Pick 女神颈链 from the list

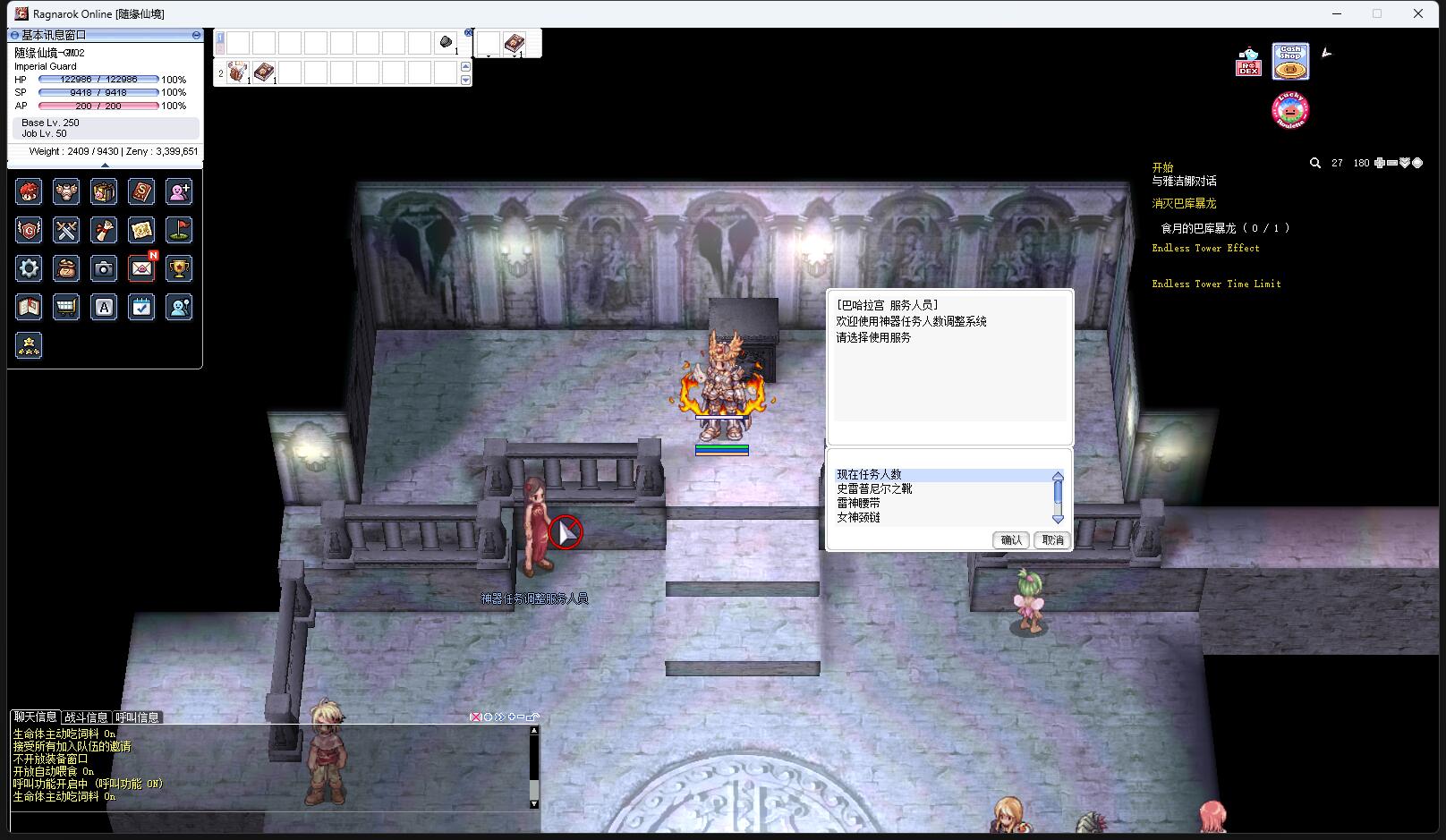[858, 518]
